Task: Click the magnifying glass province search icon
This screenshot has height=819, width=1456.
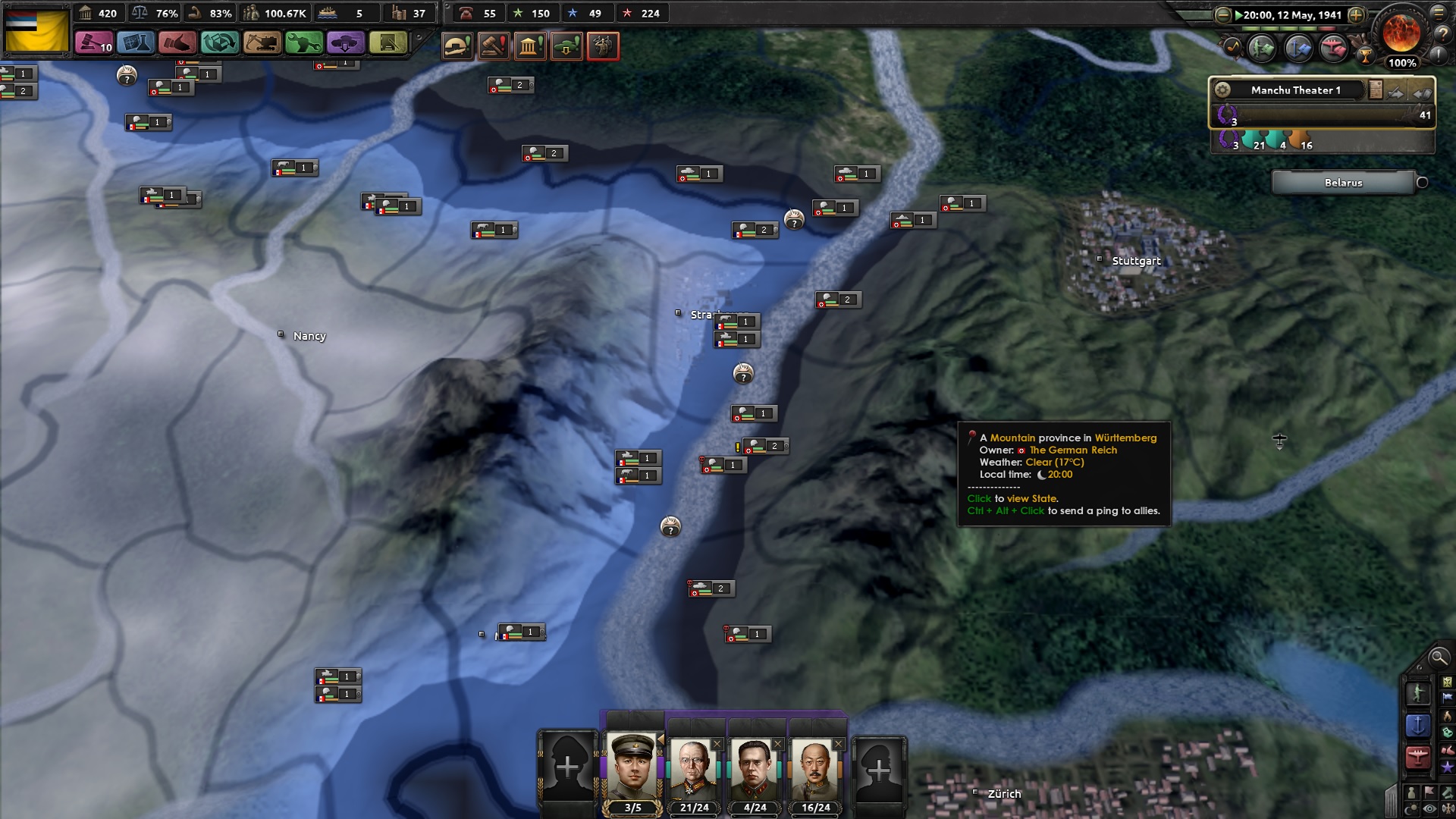Action: tap(1438, 658)
